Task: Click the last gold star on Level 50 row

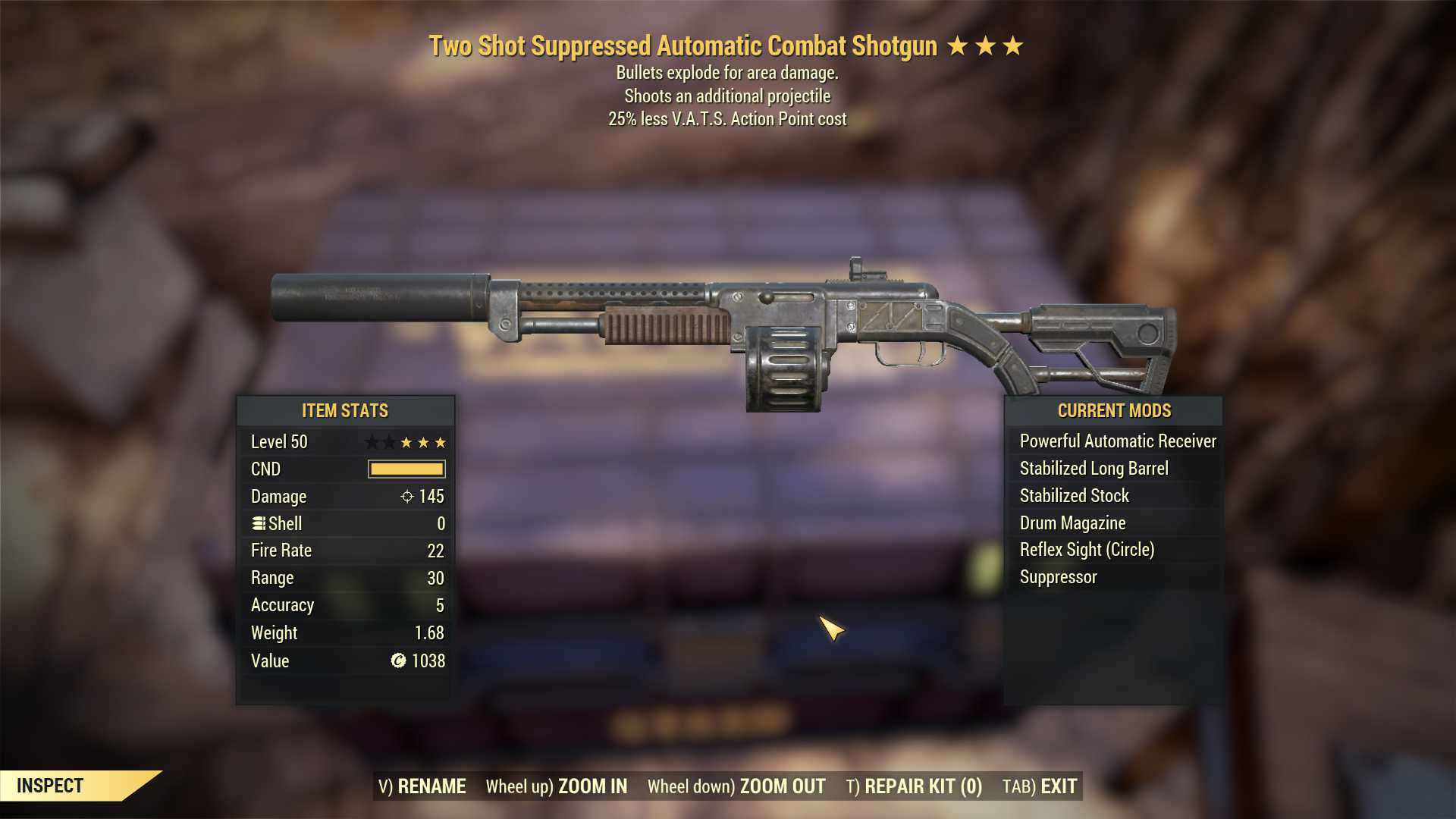Action: (441, 441)
